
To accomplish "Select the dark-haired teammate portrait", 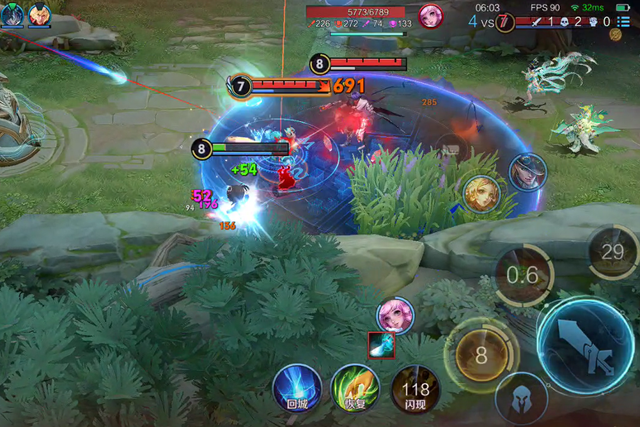I will pyautogui.click(x=12, y=14).
